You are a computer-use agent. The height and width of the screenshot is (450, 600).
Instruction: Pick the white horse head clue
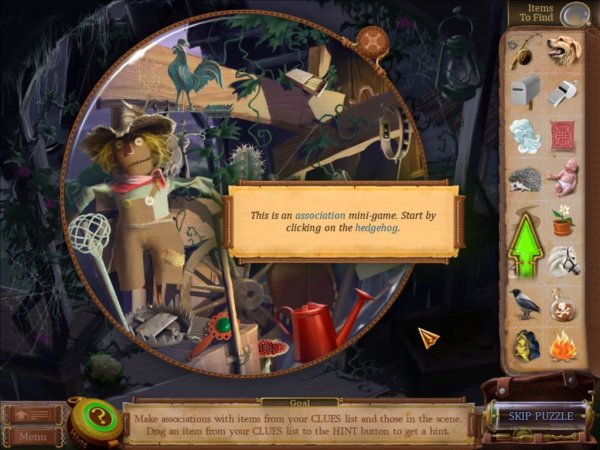click(x=563, y=261)
